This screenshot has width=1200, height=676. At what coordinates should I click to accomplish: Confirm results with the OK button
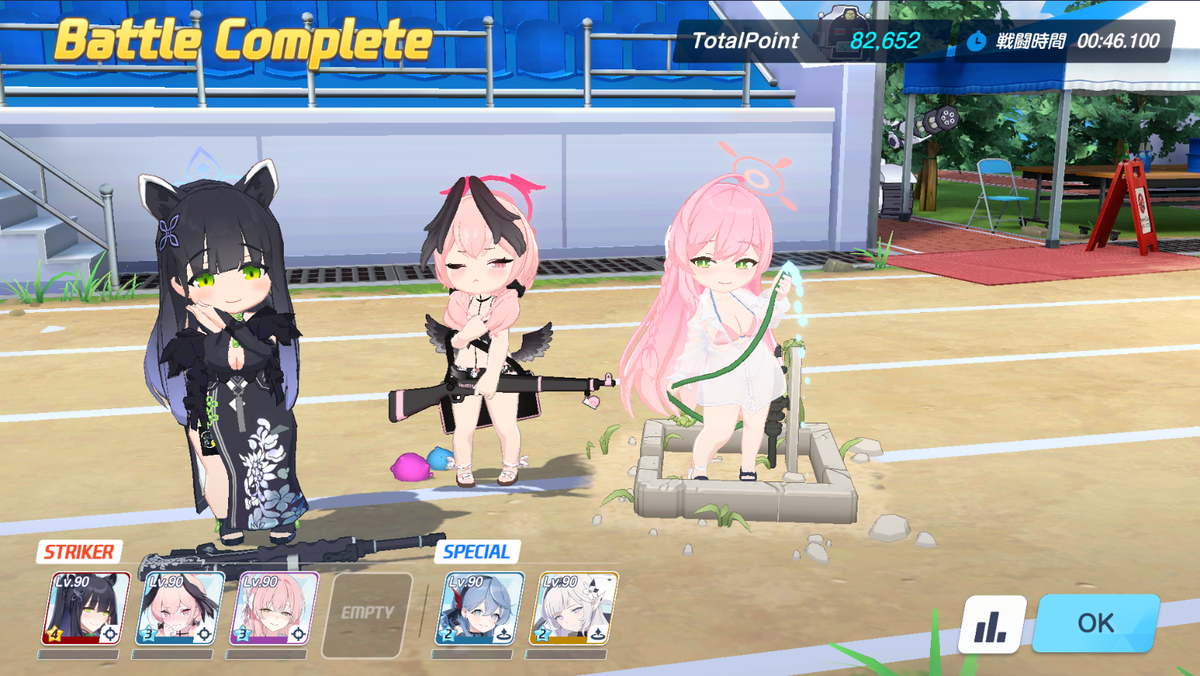1095,623
